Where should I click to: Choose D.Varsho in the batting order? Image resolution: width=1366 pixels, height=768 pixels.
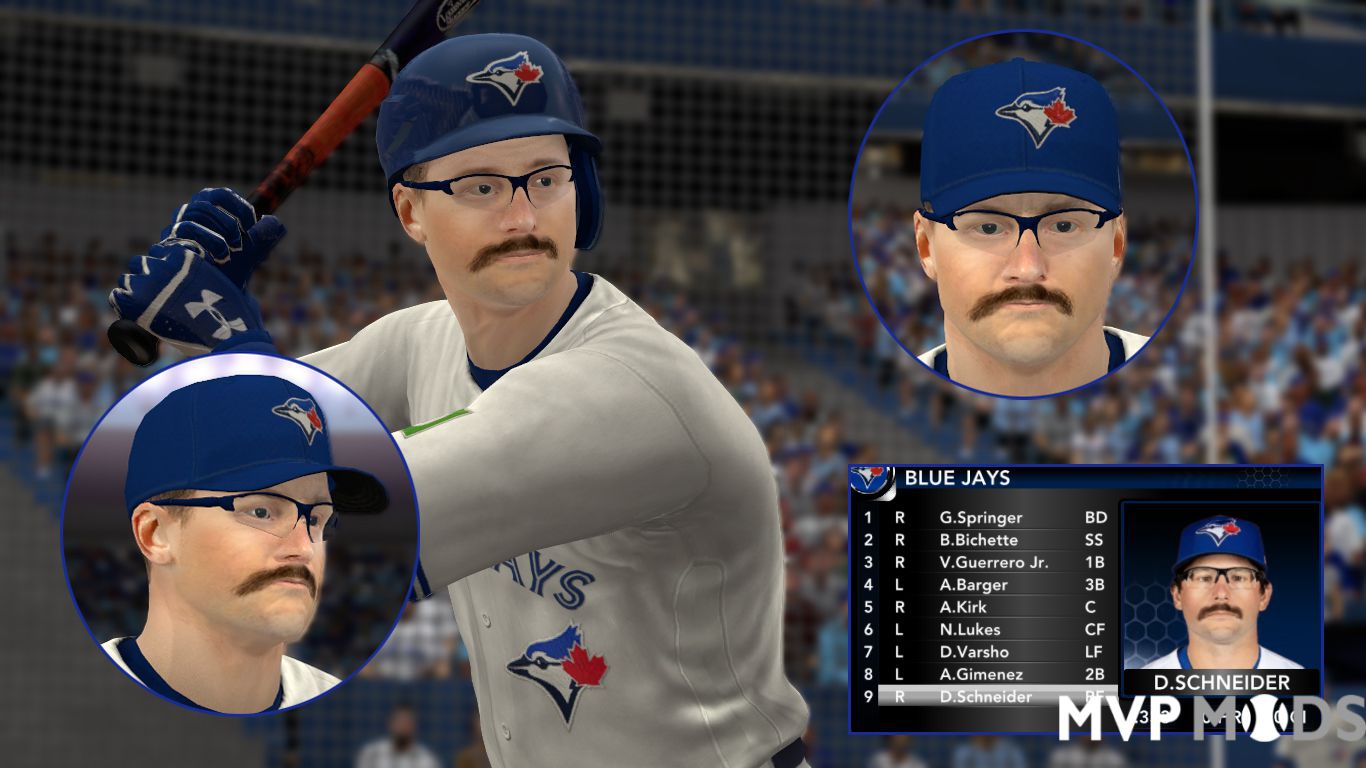(974, 652)
